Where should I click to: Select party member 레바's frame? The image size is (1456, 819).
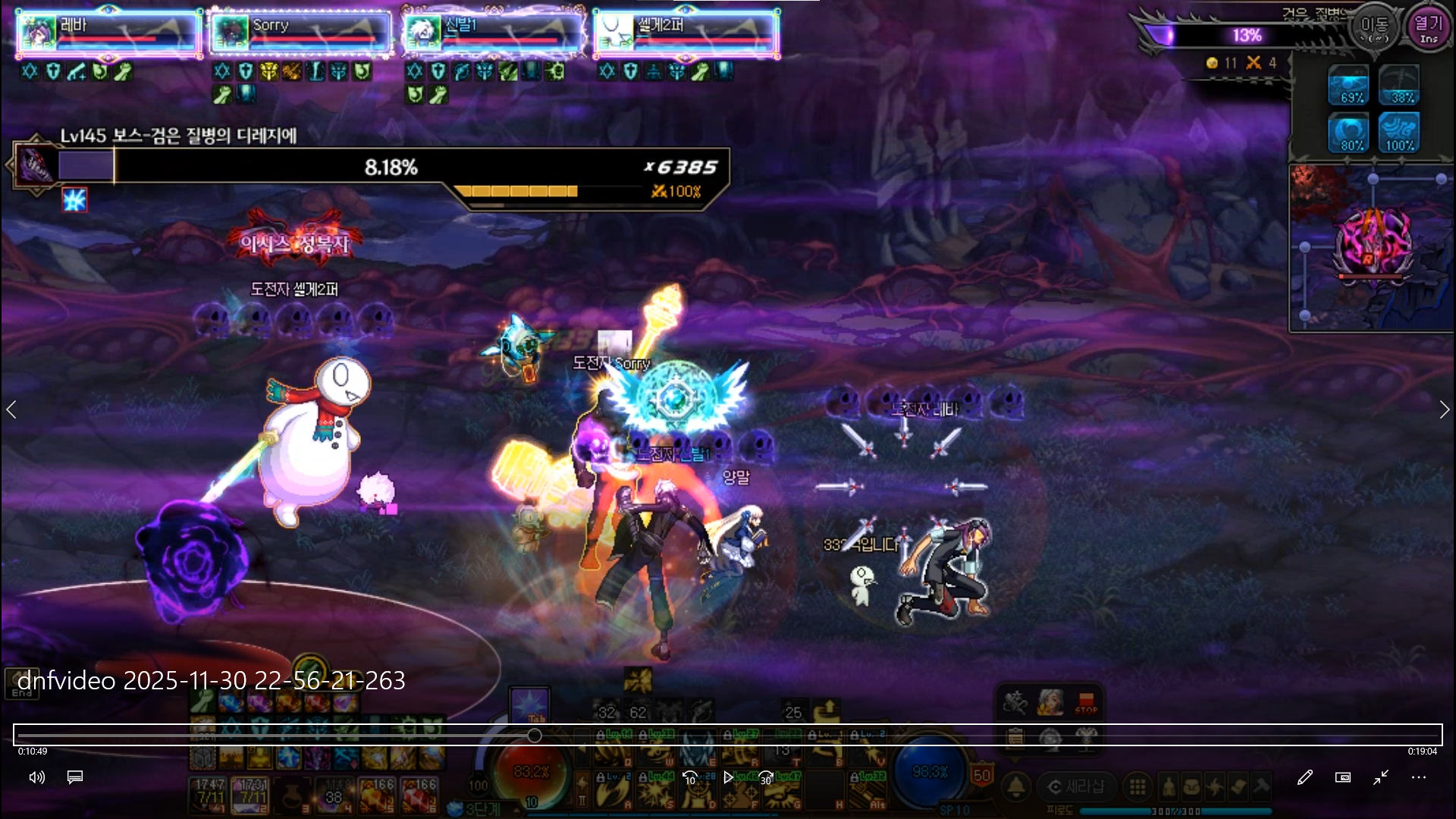[x=109, y=33]
